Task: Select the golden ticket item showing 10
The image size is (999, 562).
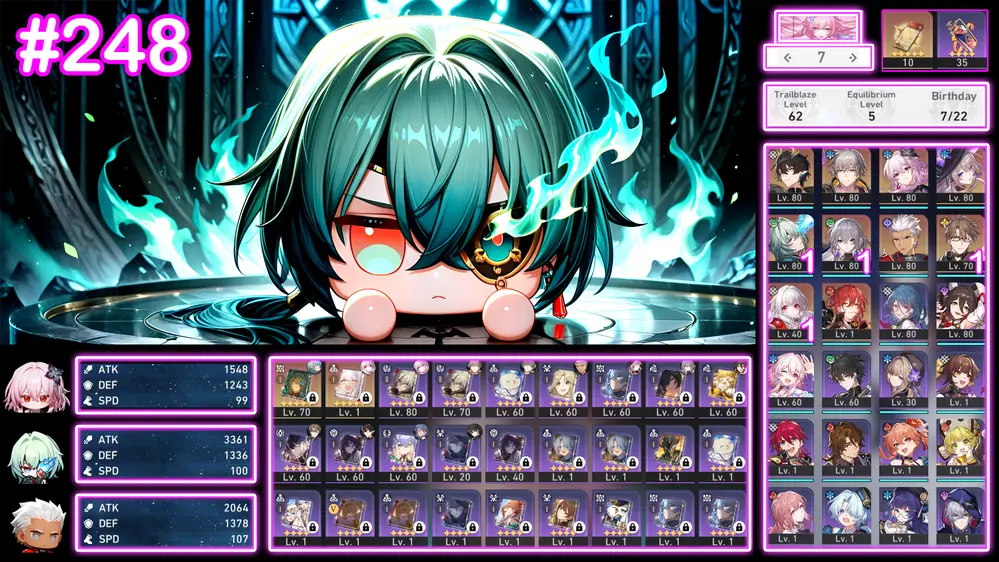Action: [907, 39]
